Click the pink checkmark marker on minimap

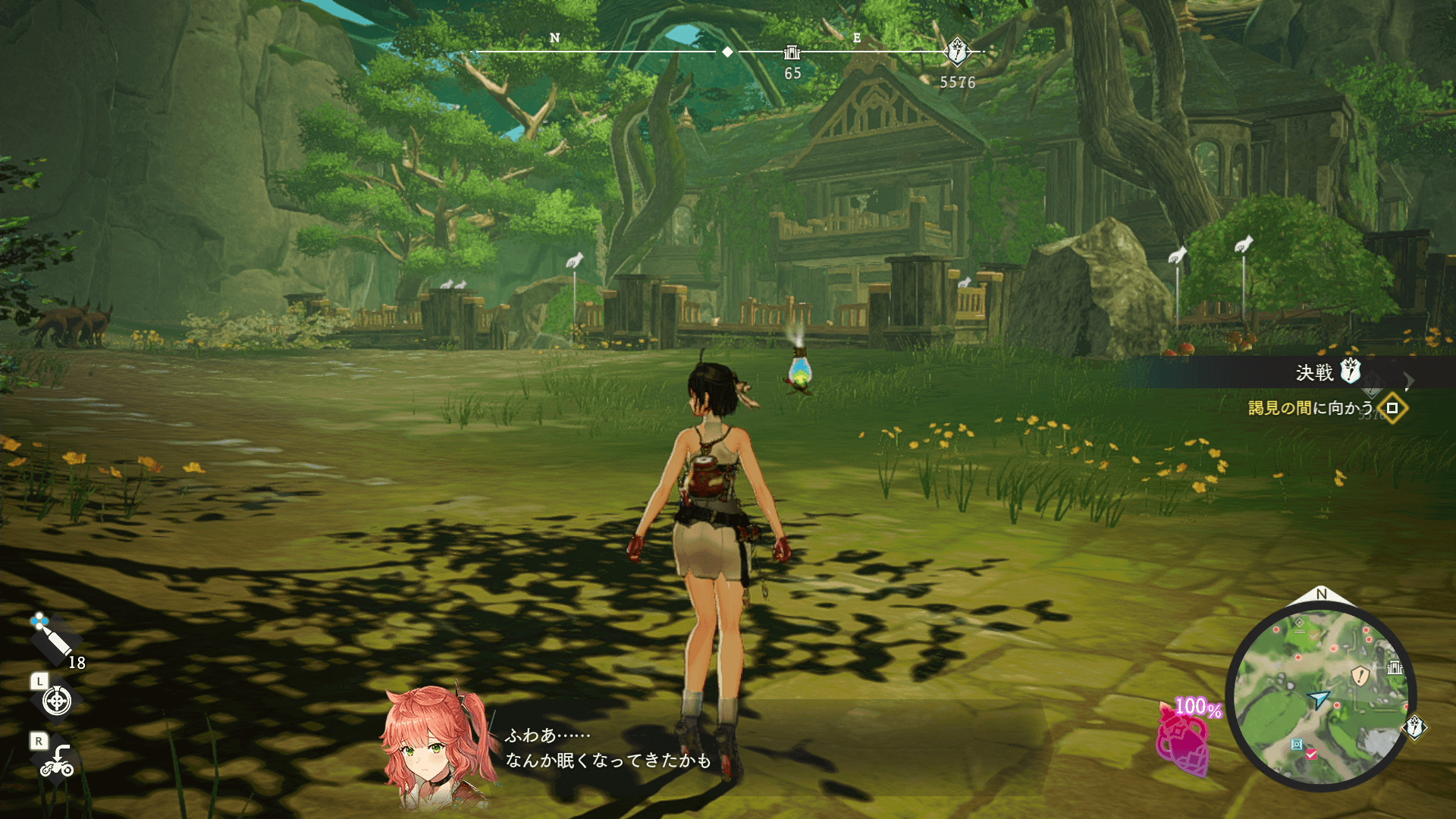point(1311,754)
